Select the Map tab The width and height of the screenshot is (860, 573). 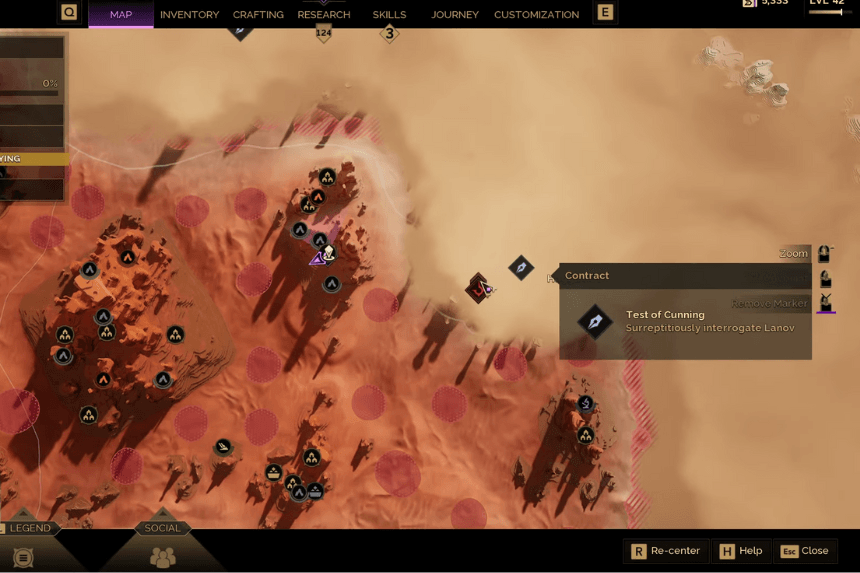pos(121,15)
